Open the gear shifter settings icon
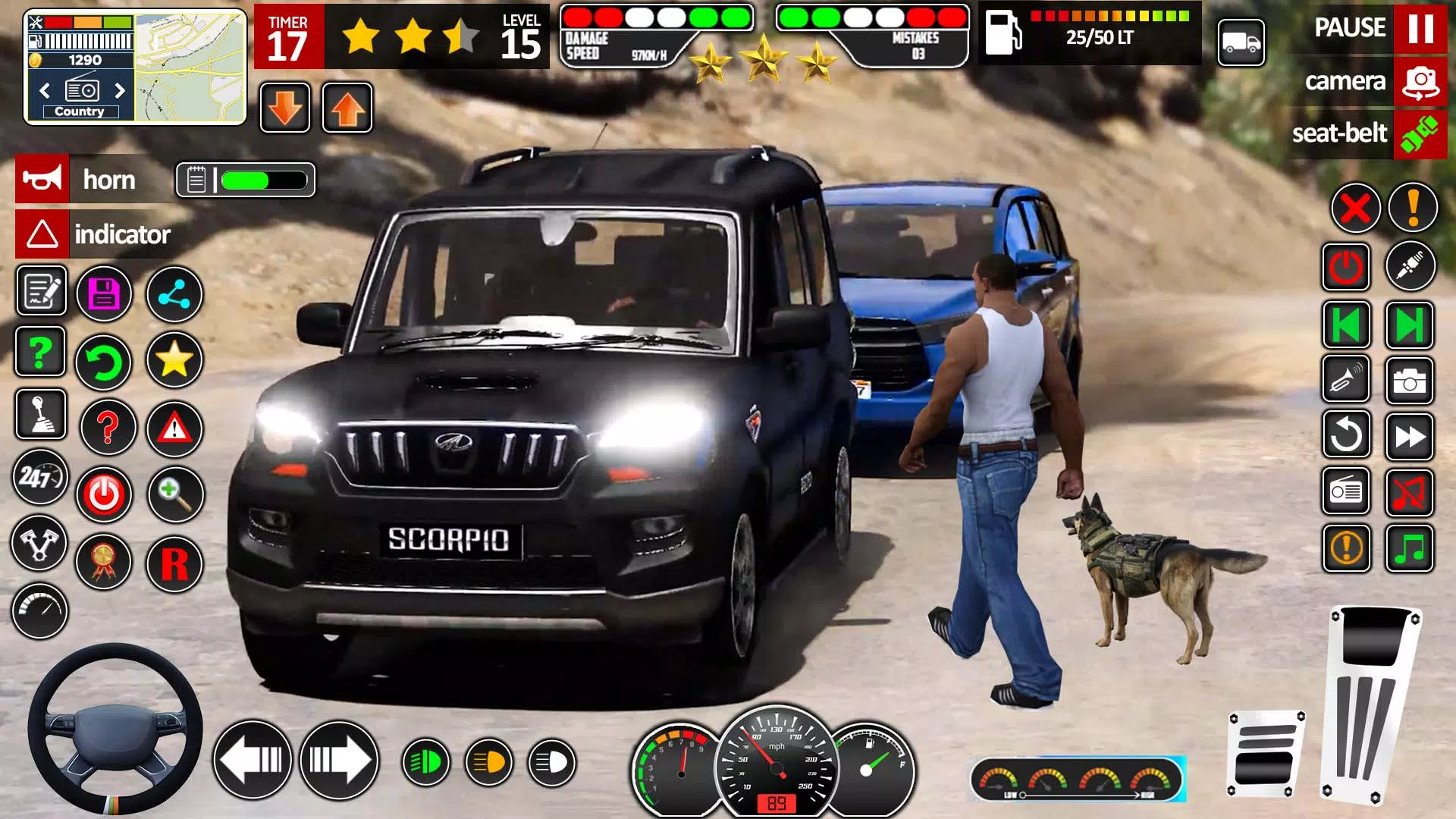 pyautogui.click(x=39, y=415)
